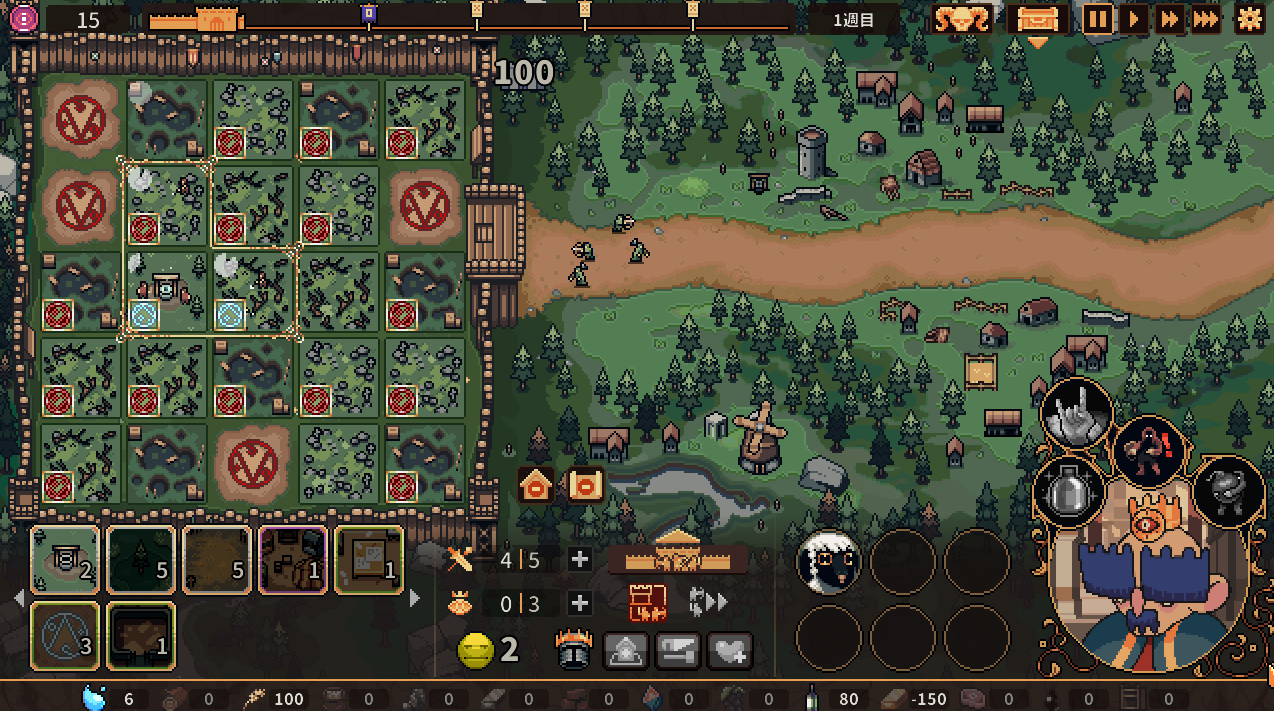Choose the purple-bordered pumpkin farm card

(293, 560)
